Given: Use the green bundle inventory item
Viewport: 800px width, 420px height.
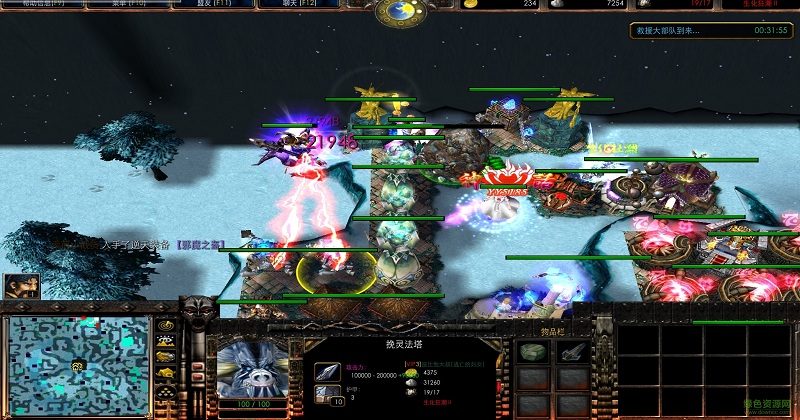Looking at the screenshot, I should coord(533,353).
